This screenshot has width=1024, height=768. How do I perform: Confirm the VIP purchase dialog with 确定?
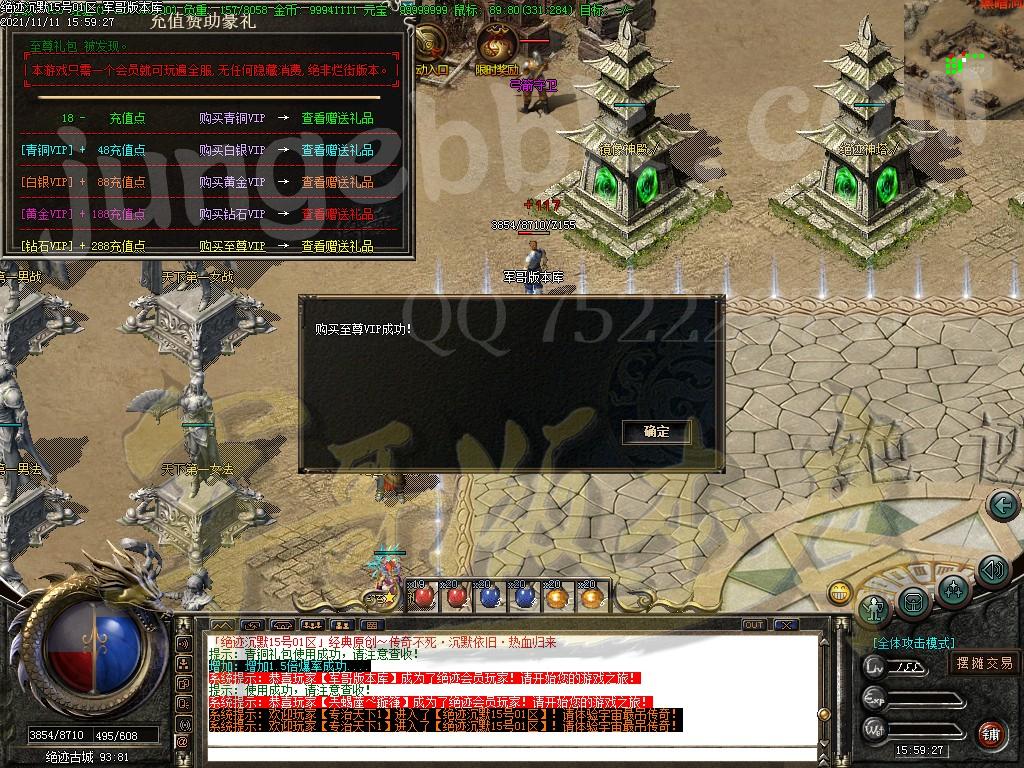(657, 432)
